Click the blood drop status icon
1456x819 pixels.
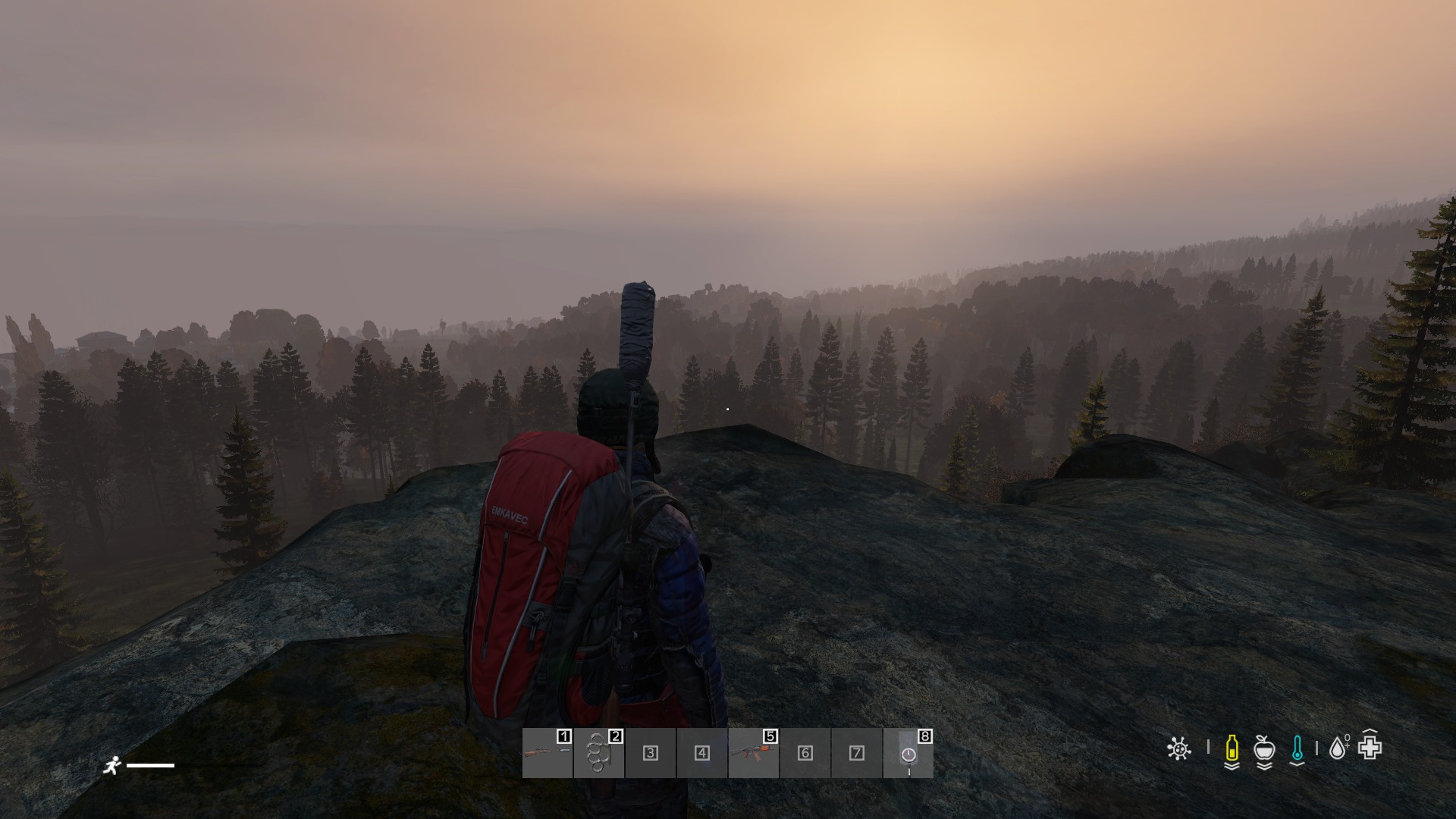click(1338, 749)
